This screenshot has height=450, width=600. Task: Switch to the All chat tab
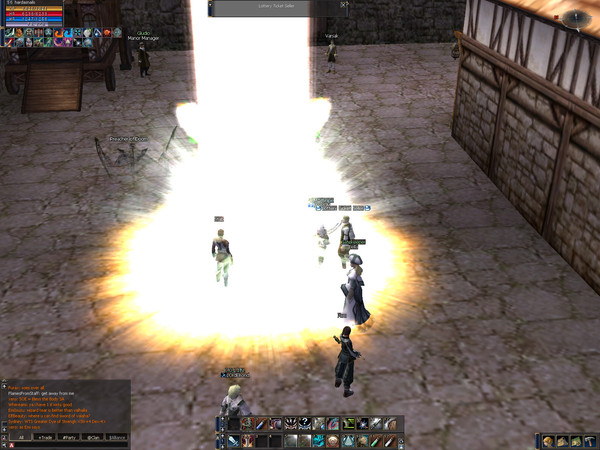point(20,437)
